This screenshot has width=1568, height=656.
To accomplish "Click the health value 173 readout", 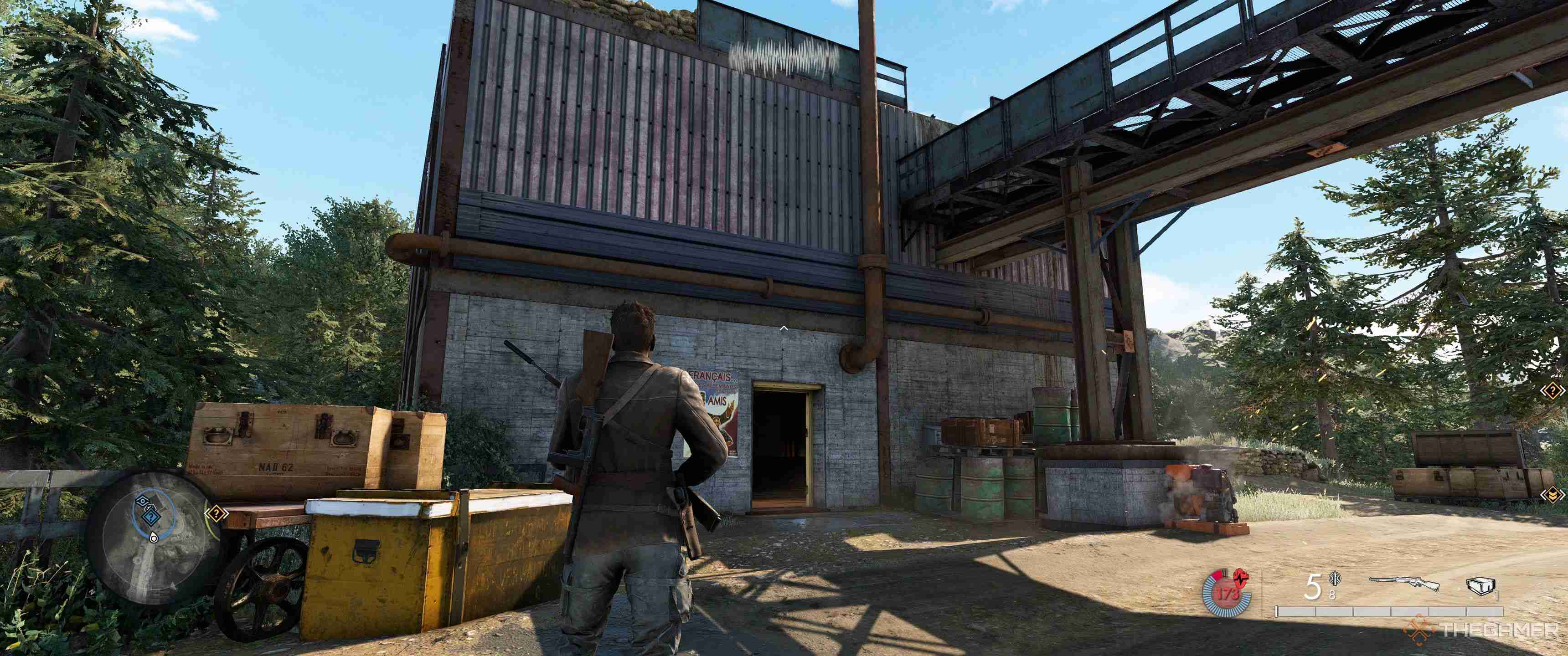I will [x=1228, y=594].
